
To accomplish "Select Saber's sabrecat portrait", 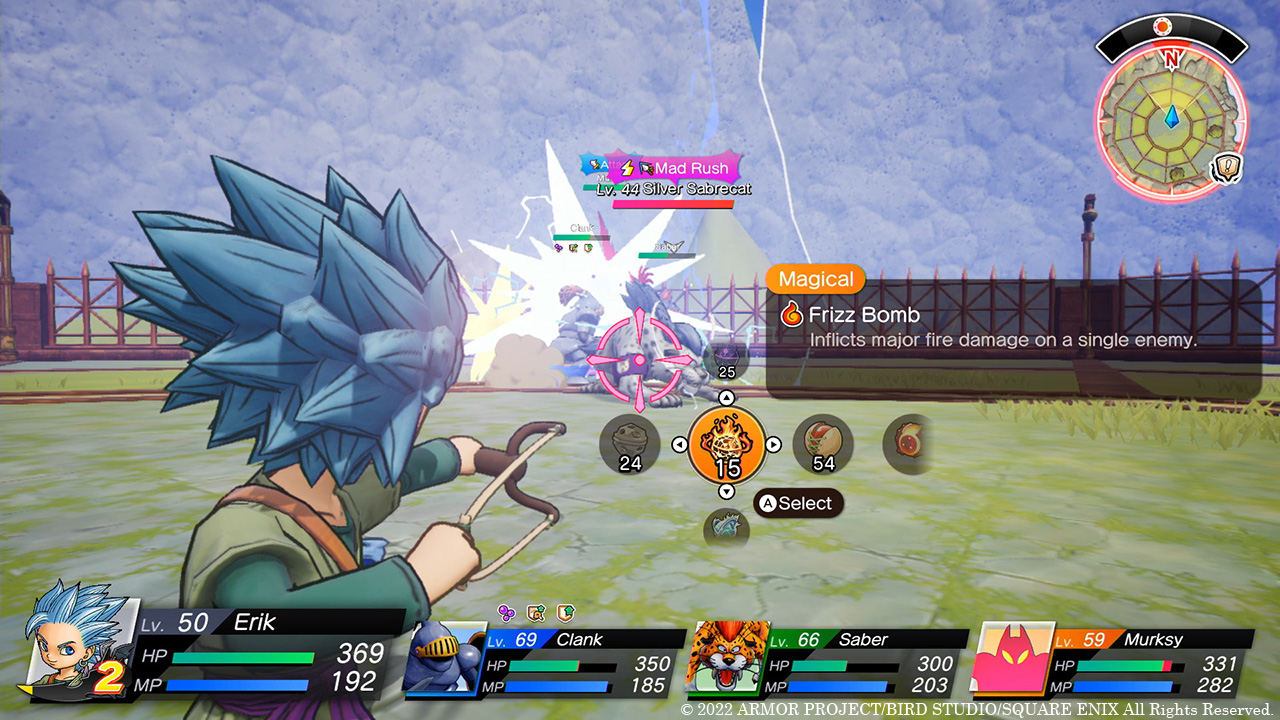I will [x=724, y=657].
